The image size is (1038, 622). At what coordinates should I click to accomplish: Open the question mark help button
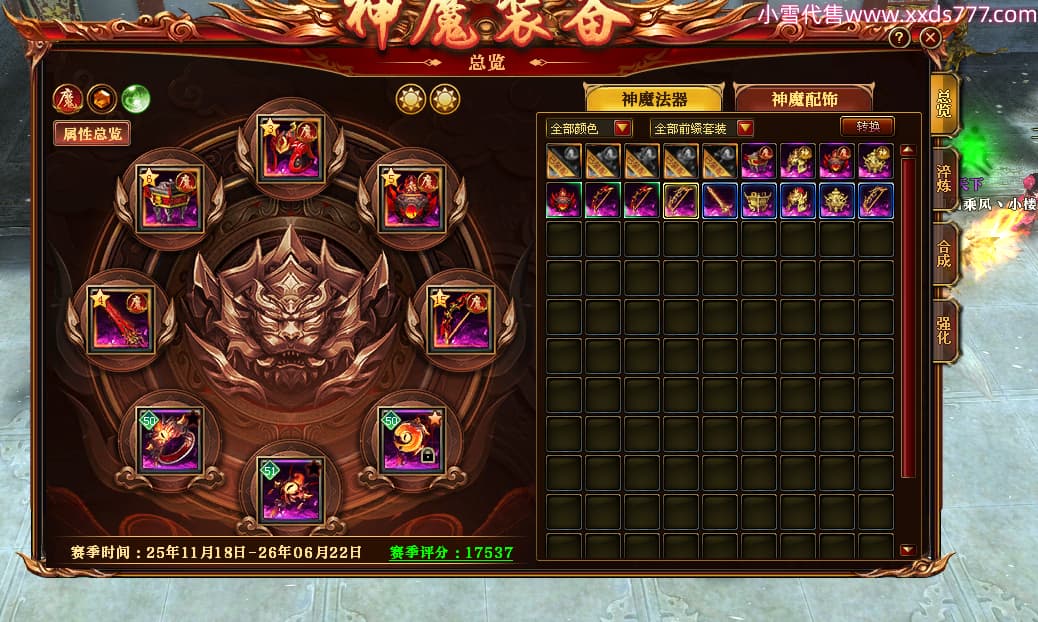coord(900,38)
